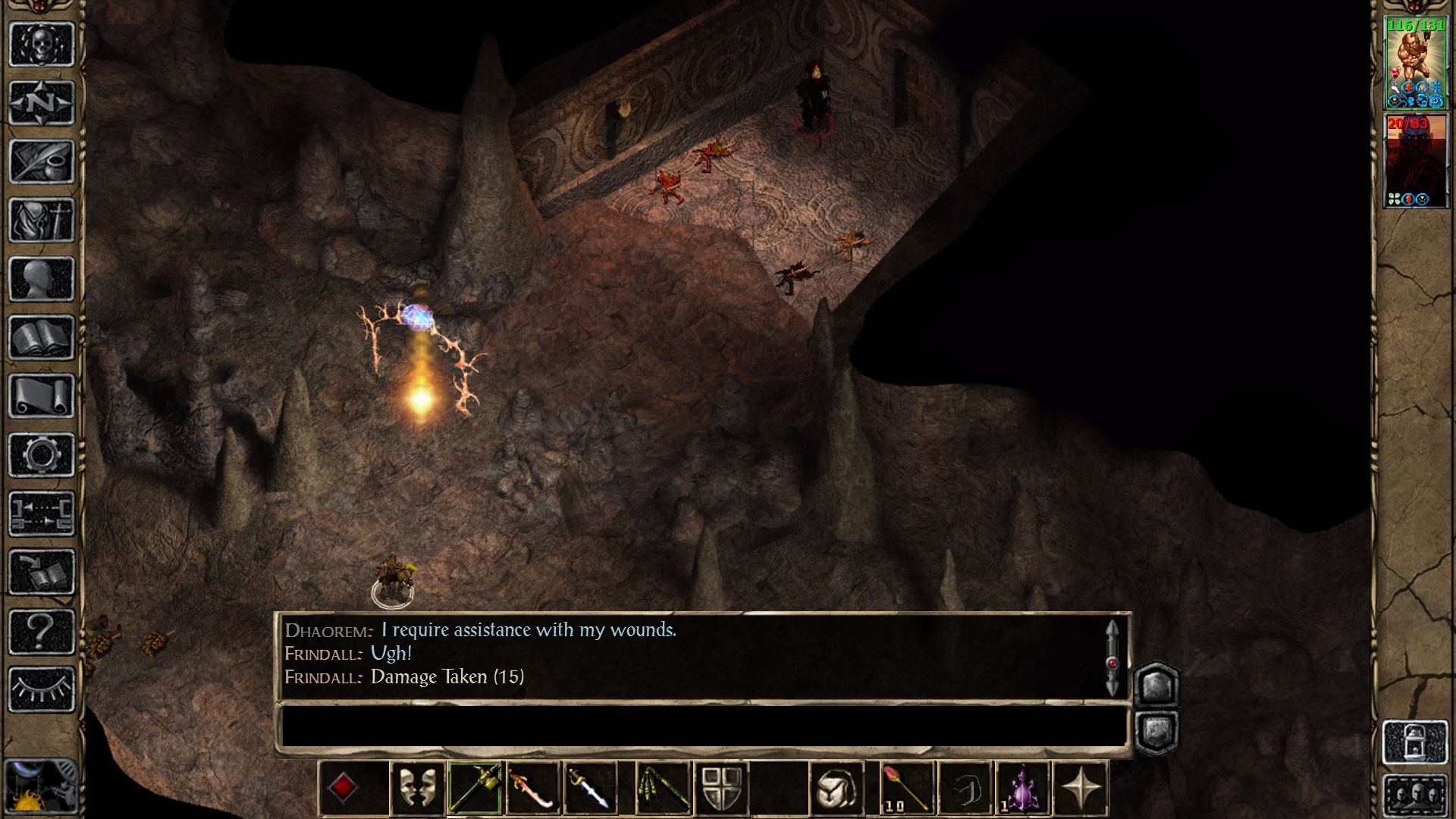The image size is (1456, 819).
Task: Open the gear options menu
Action: pyautogui.click(x=42, y=455)
